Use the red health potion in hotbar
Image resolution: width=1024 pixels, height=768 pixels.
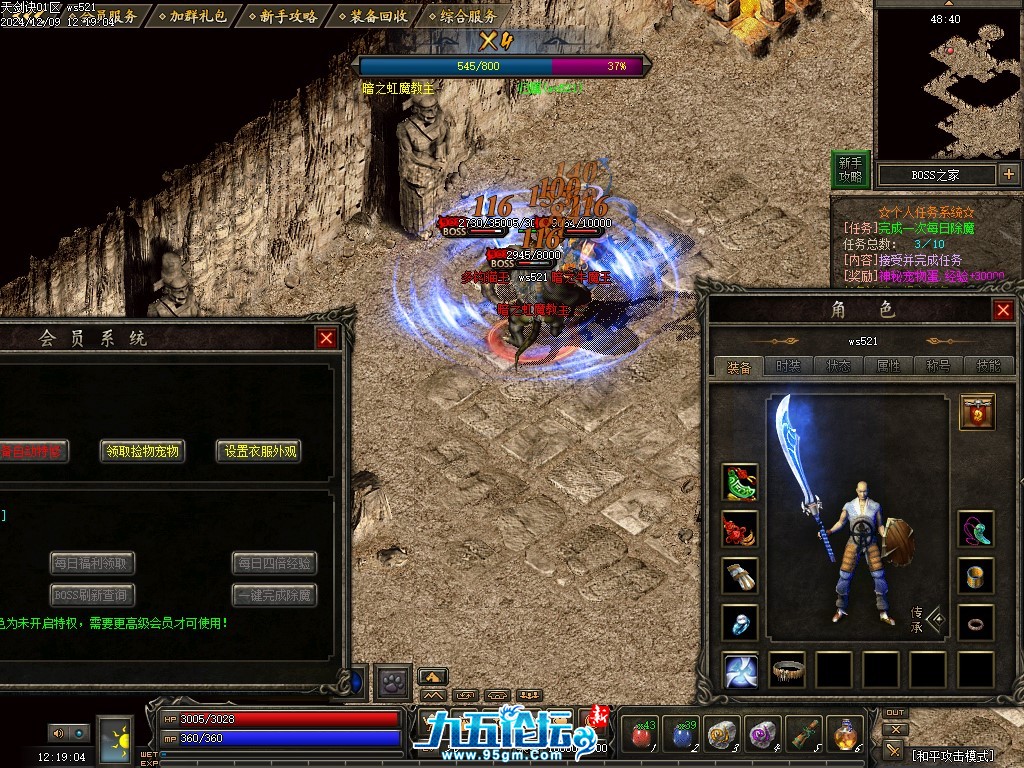[x=642, y=735]
